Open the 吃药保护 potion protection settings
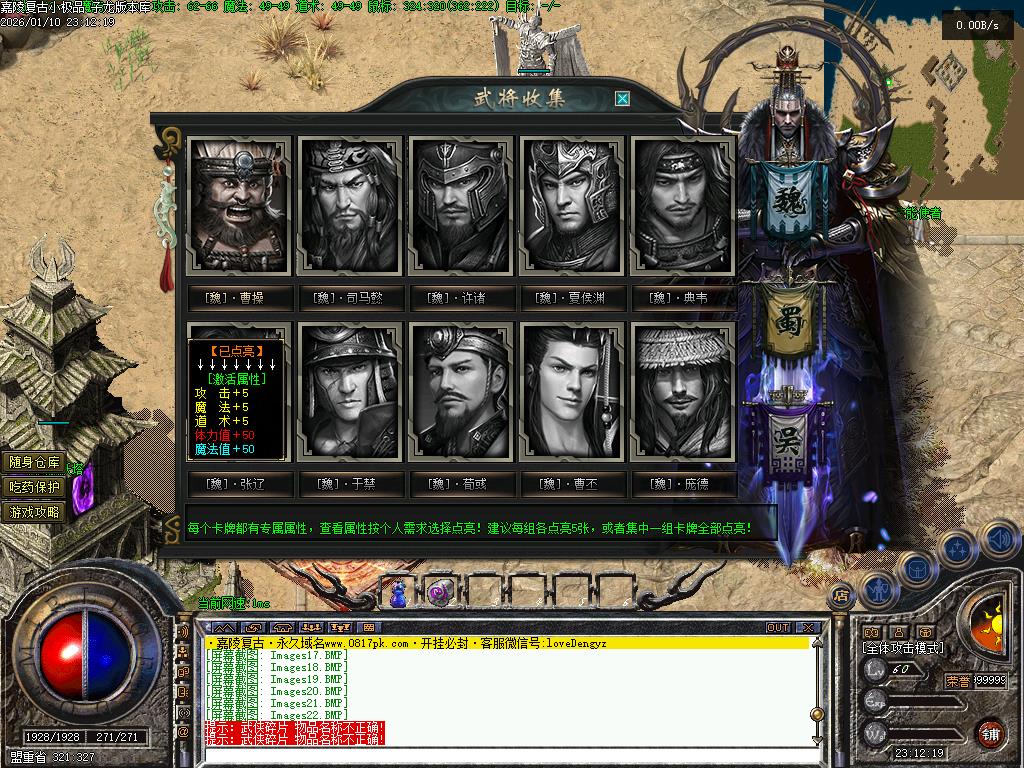The width and height of the screenshot is (1024, 768). pos(35,487)
